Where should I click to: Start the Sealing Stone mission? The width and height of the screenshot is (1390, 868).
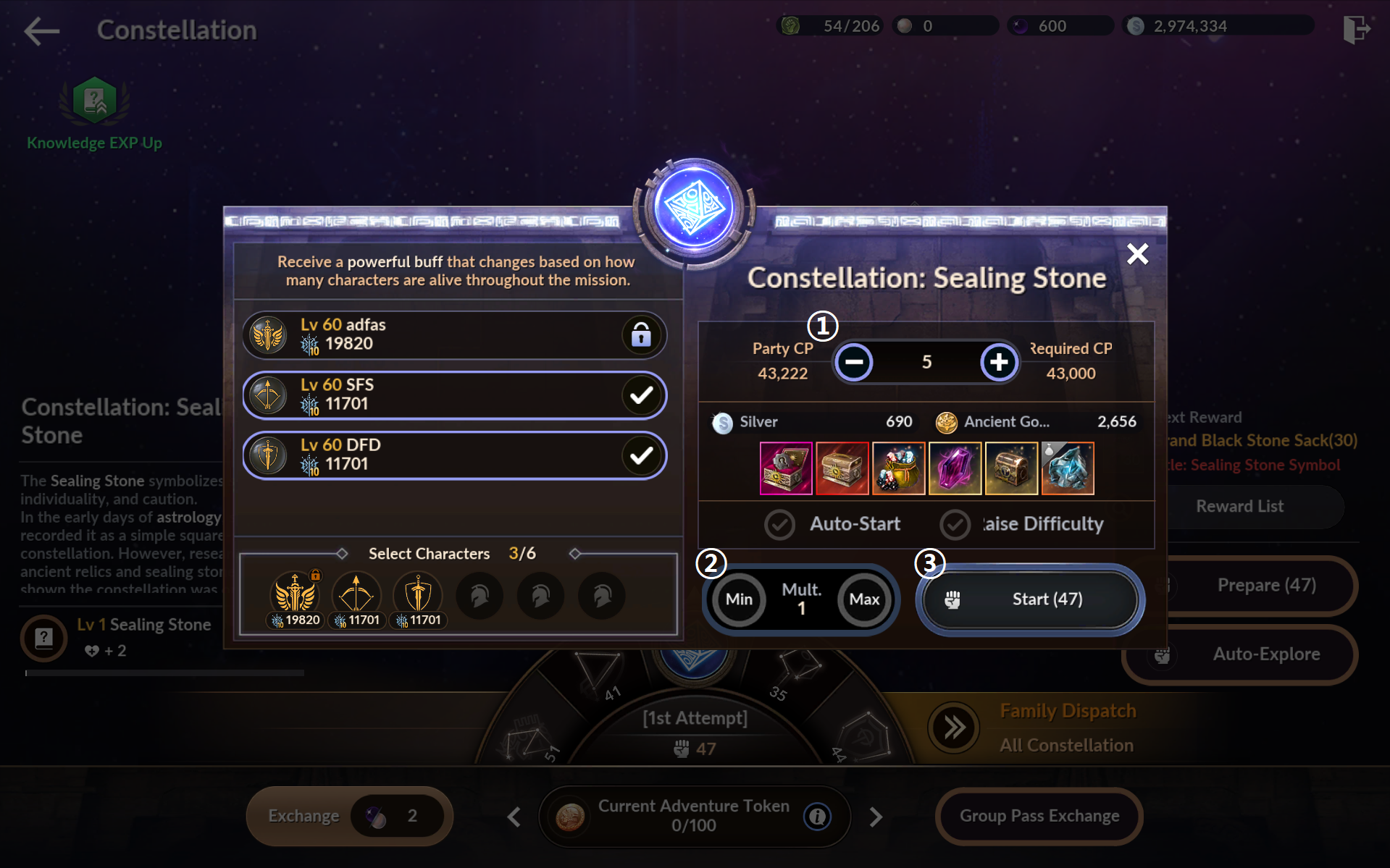(x=1030, y=599)
